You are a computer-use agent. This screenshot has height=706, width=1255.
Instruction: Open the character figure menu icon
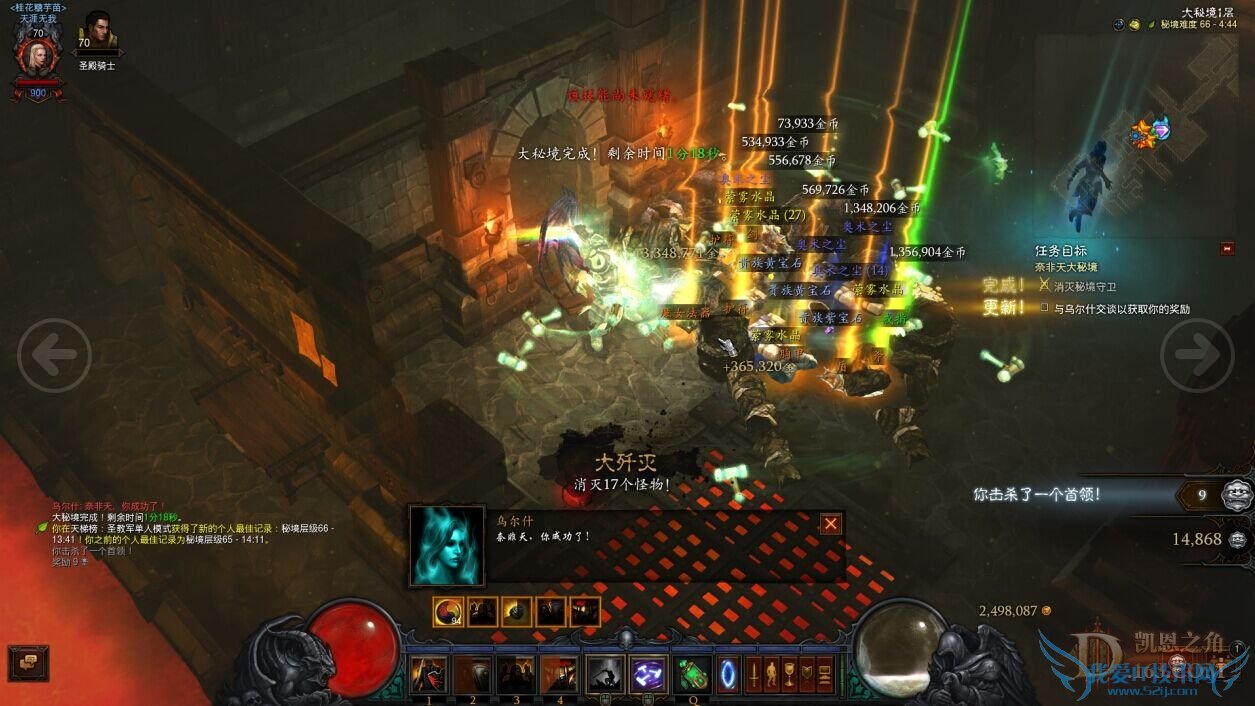coord(773,675)
